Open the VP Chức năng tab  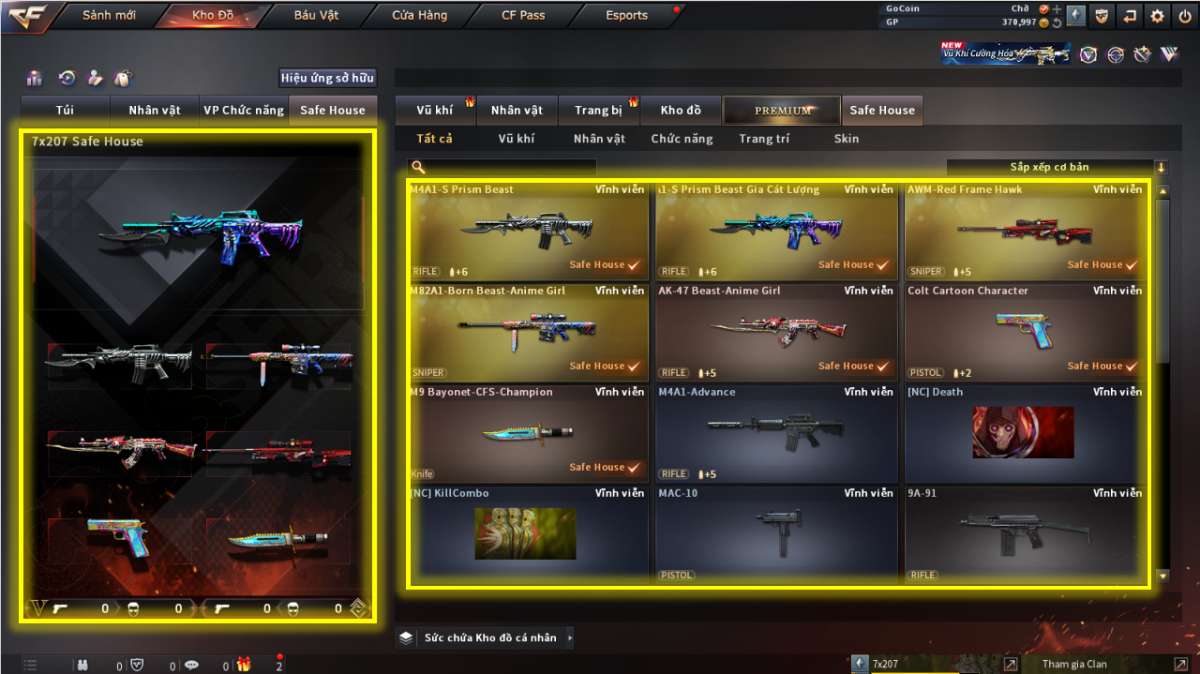[x=243, y=110]
